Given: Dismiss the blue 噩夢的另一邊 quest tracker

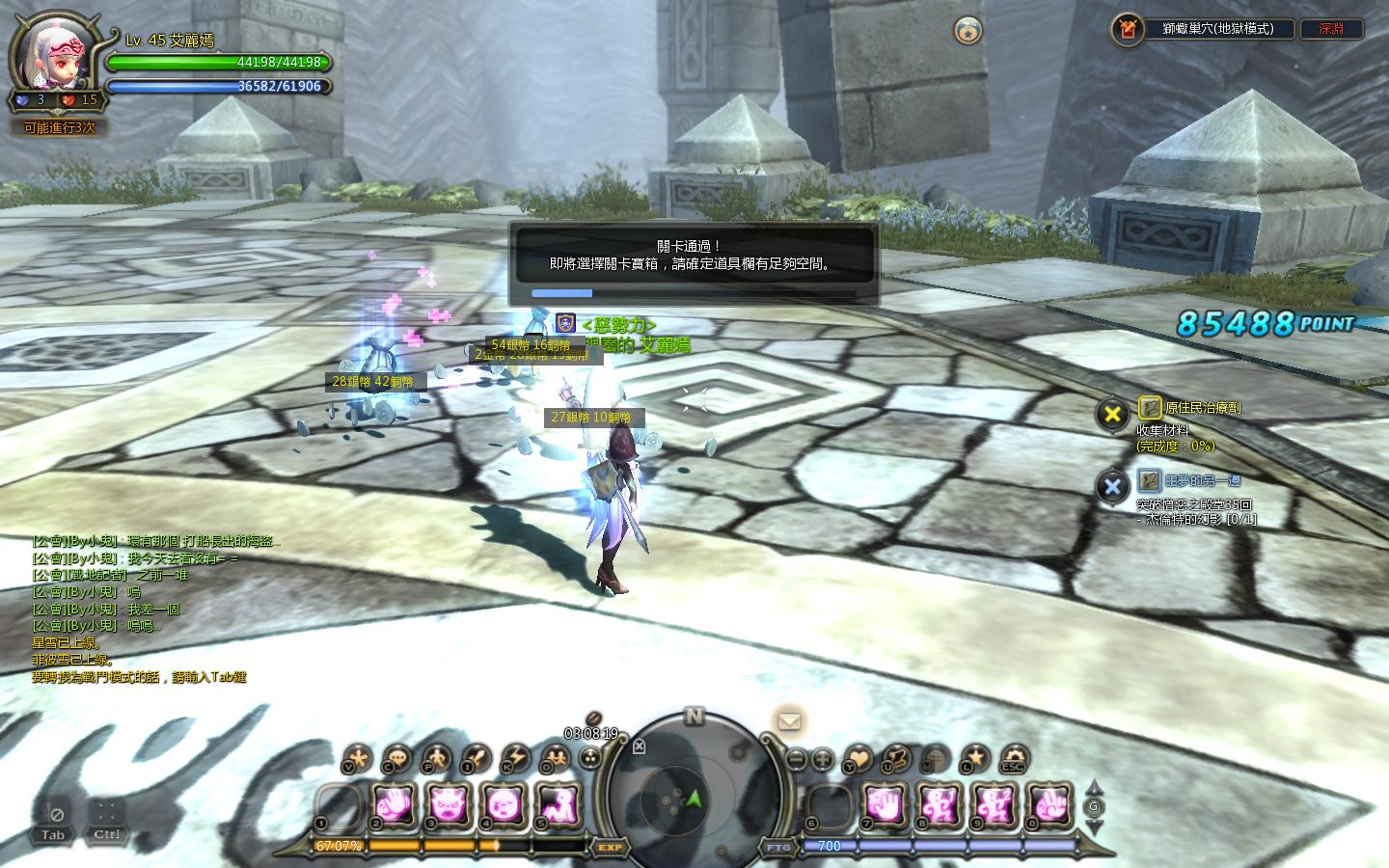Looking at the screenshot, I should point(1112,486).
